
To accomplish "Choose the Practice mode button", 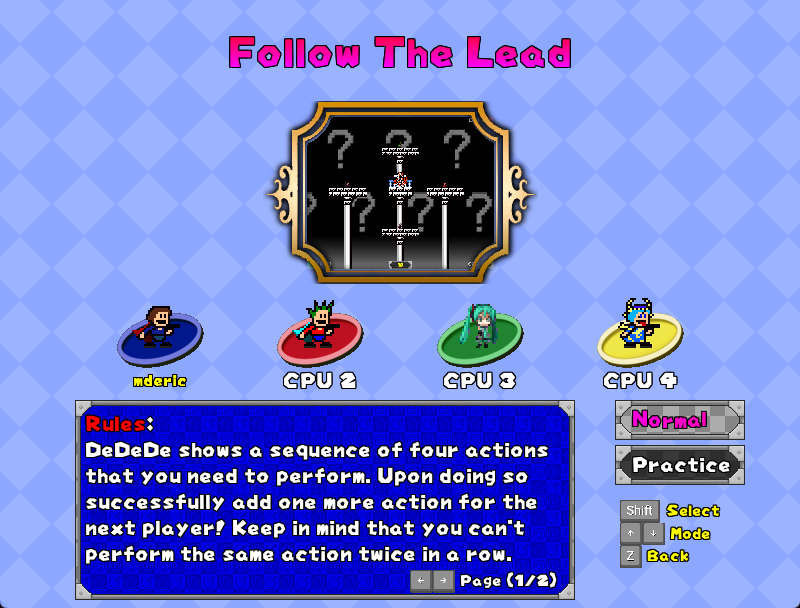I will click(679, 465).
